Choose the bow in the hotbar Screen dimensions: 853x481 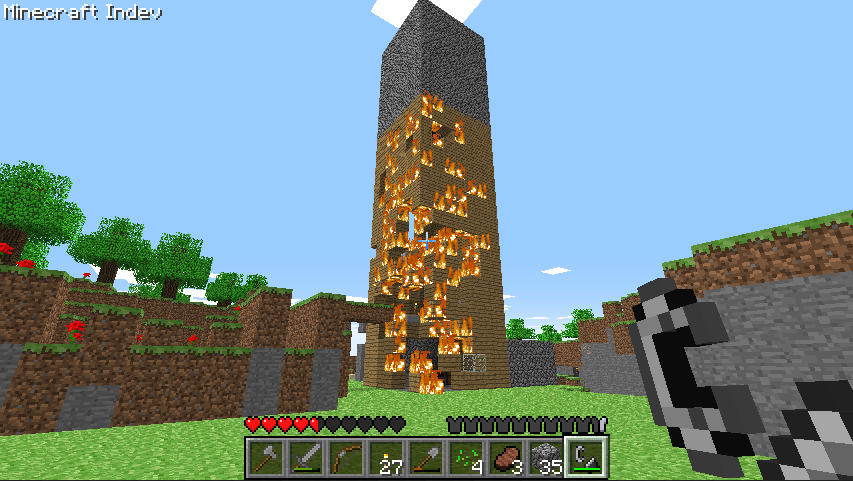345,458
